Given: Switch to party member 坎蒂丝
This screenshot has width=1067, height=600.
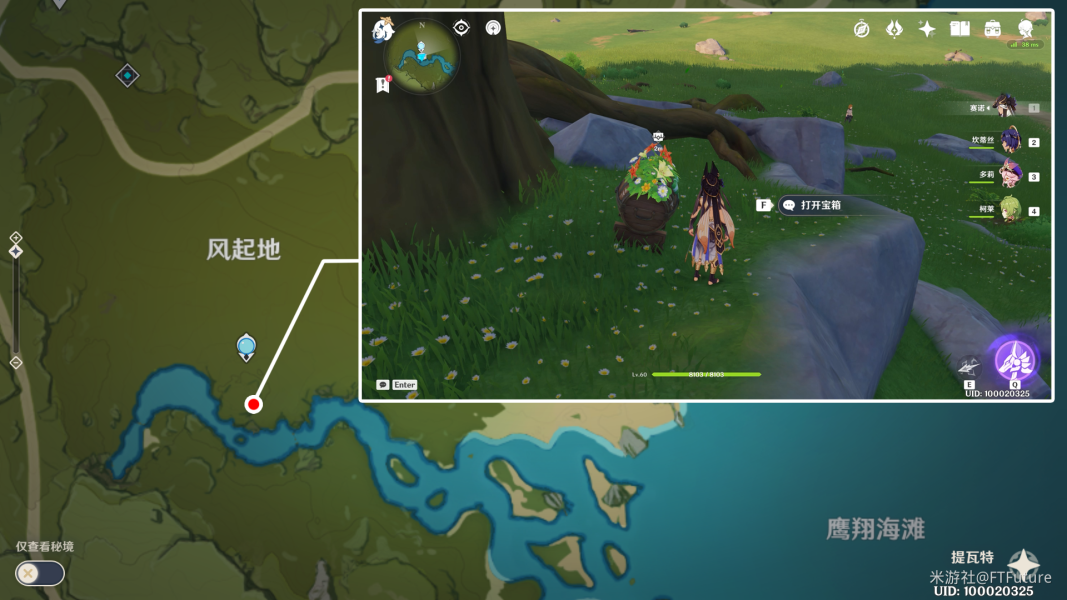Looking at the screenshot, I should point(1009,141).
